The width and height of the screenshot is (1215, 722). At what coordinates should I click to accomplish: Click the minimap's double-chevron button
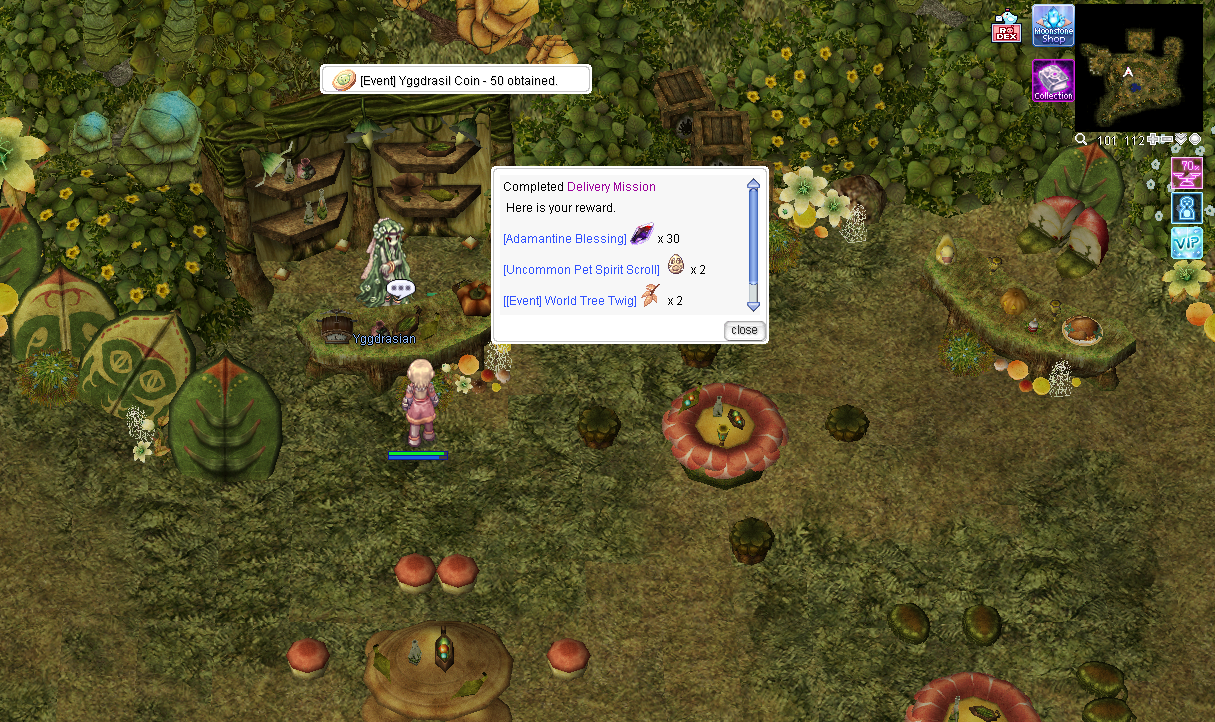(1181, 139)
